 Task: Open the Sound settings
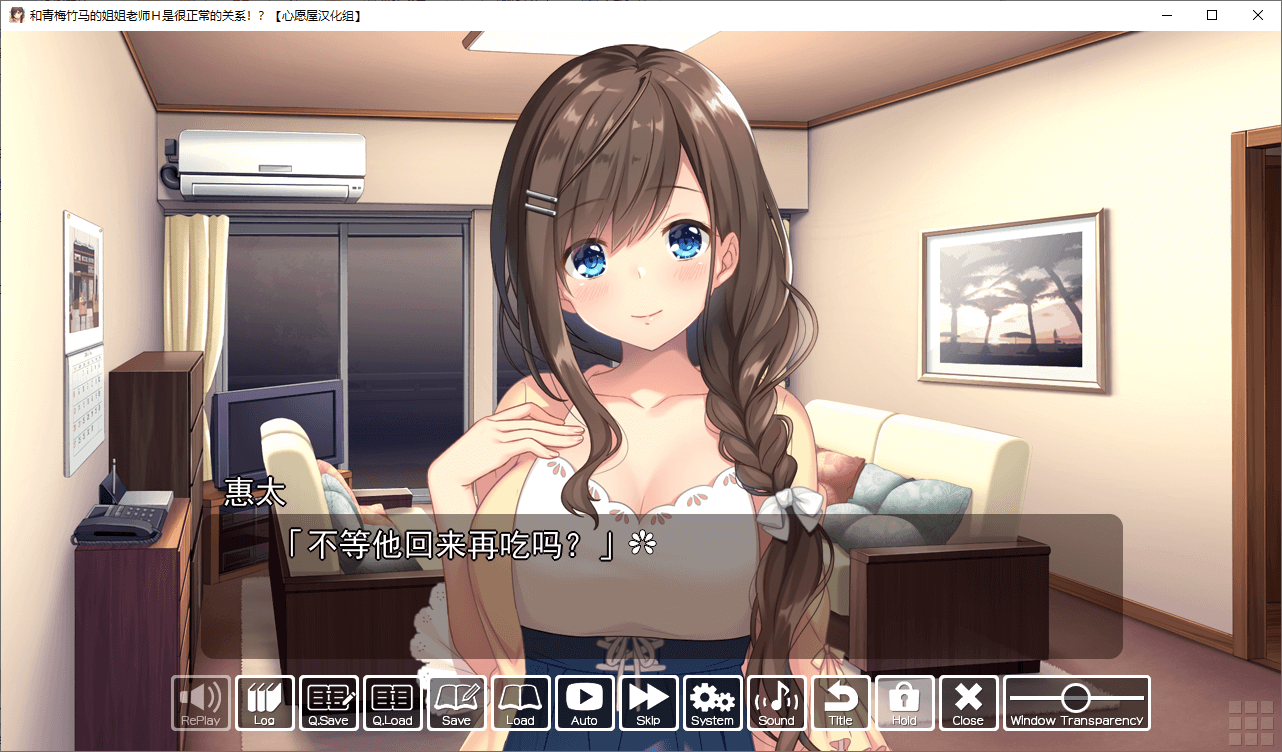tap(777, 703)
